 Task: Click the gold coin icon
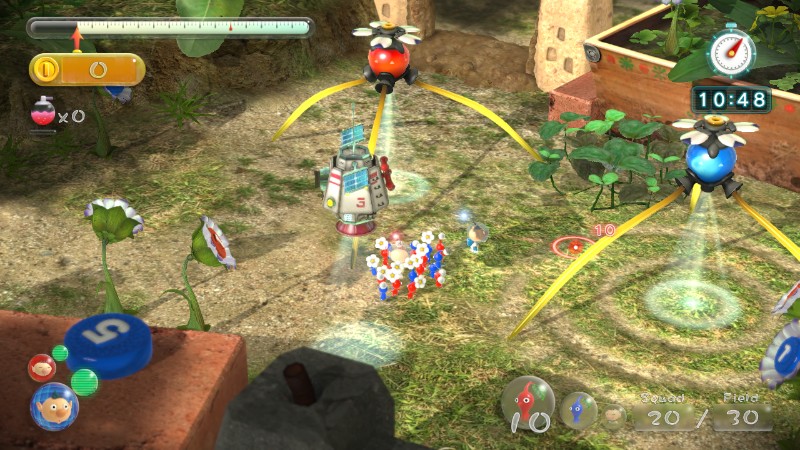pos(45,70)
